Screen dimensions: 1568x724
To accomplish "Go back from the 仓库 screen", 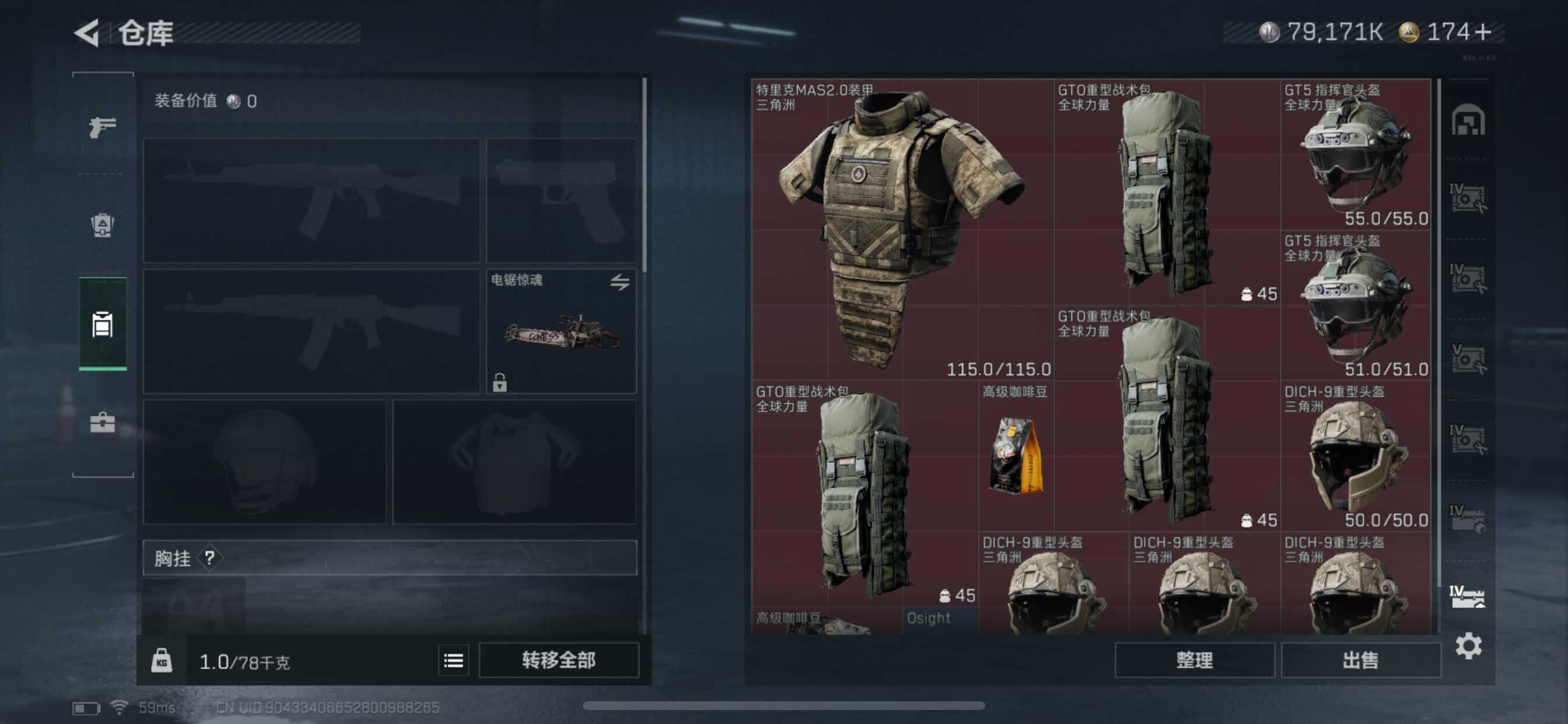I will (87, 32).
